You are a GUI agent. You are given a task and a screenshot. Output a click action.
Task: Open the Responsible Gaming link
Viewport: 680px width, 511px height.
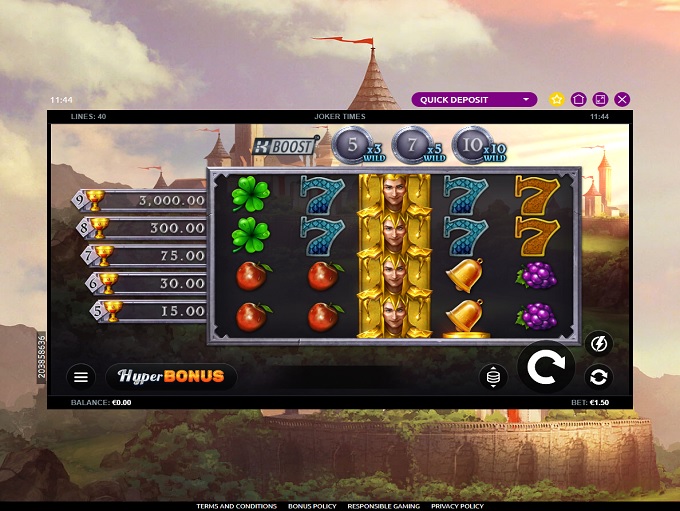[384, 506]
